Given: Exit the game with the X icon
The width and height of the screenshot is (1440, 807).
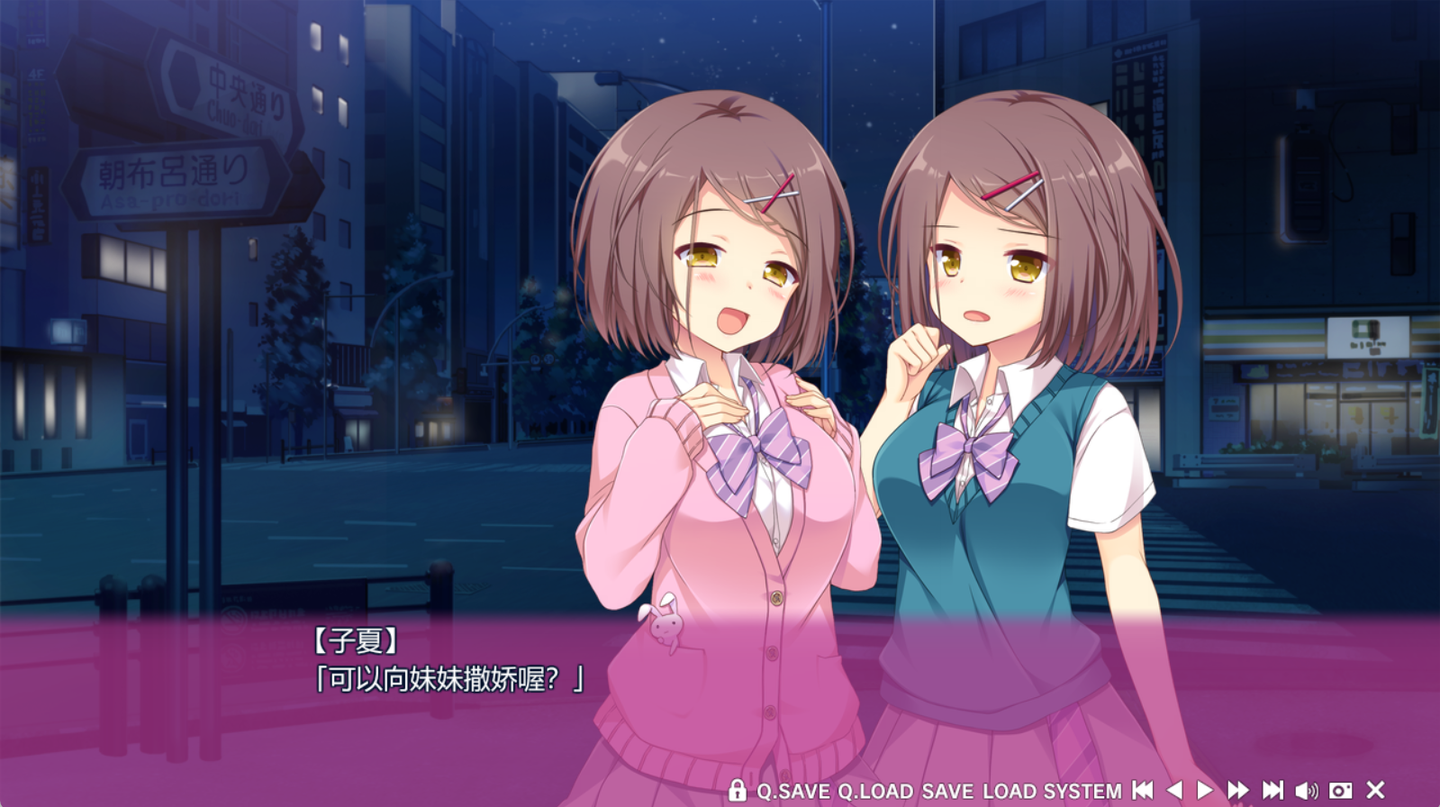Looking at the screenshot, I should click(x=1373, y=791).
